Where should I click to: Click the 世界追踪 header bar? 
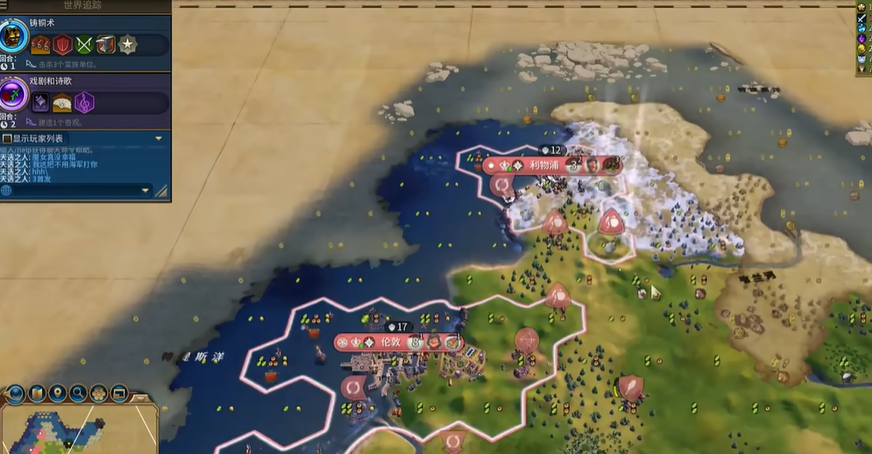pos(85,6)
